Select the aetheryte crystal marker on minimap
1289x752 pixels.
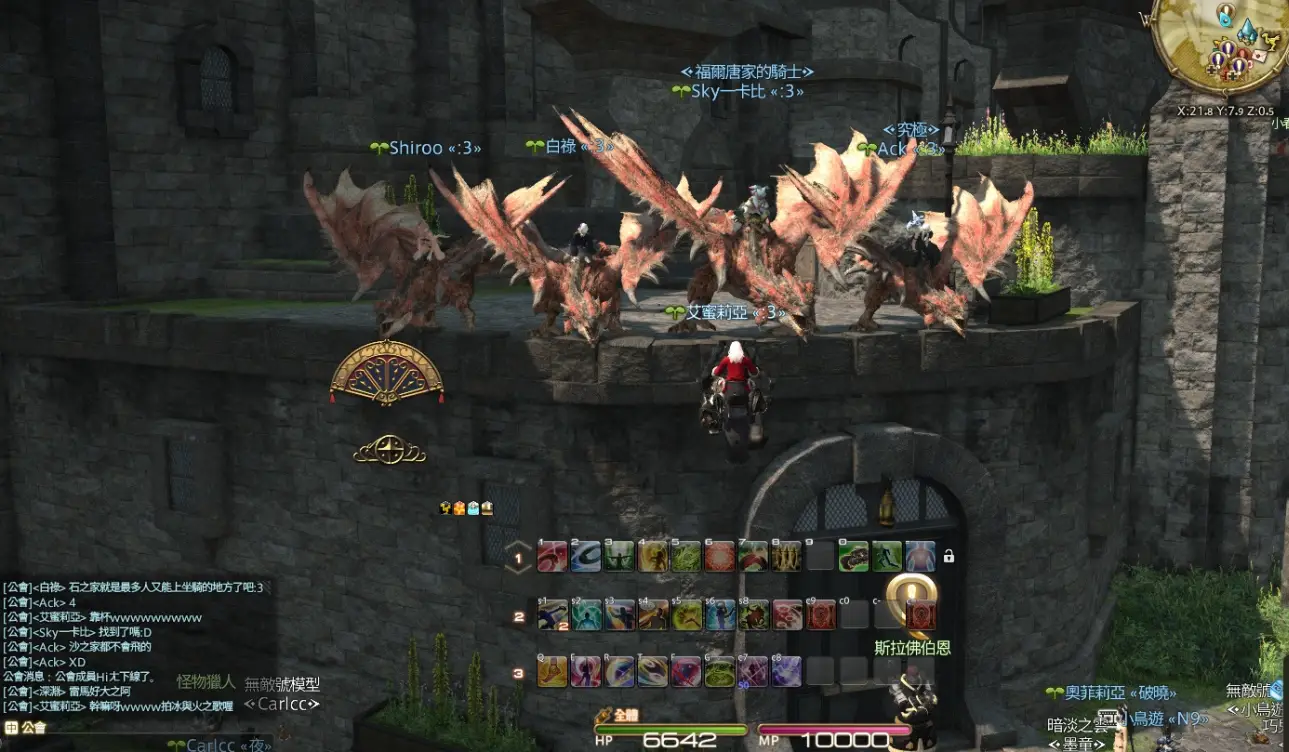point(1246,31)
